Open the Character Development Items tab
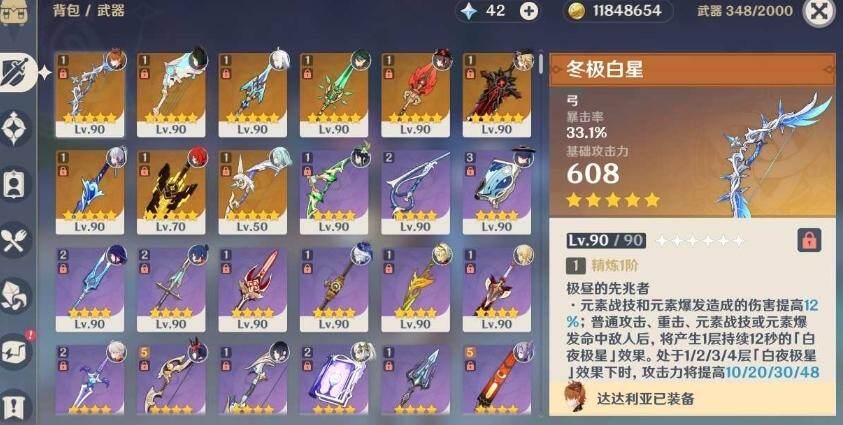 tap(16, 184)
